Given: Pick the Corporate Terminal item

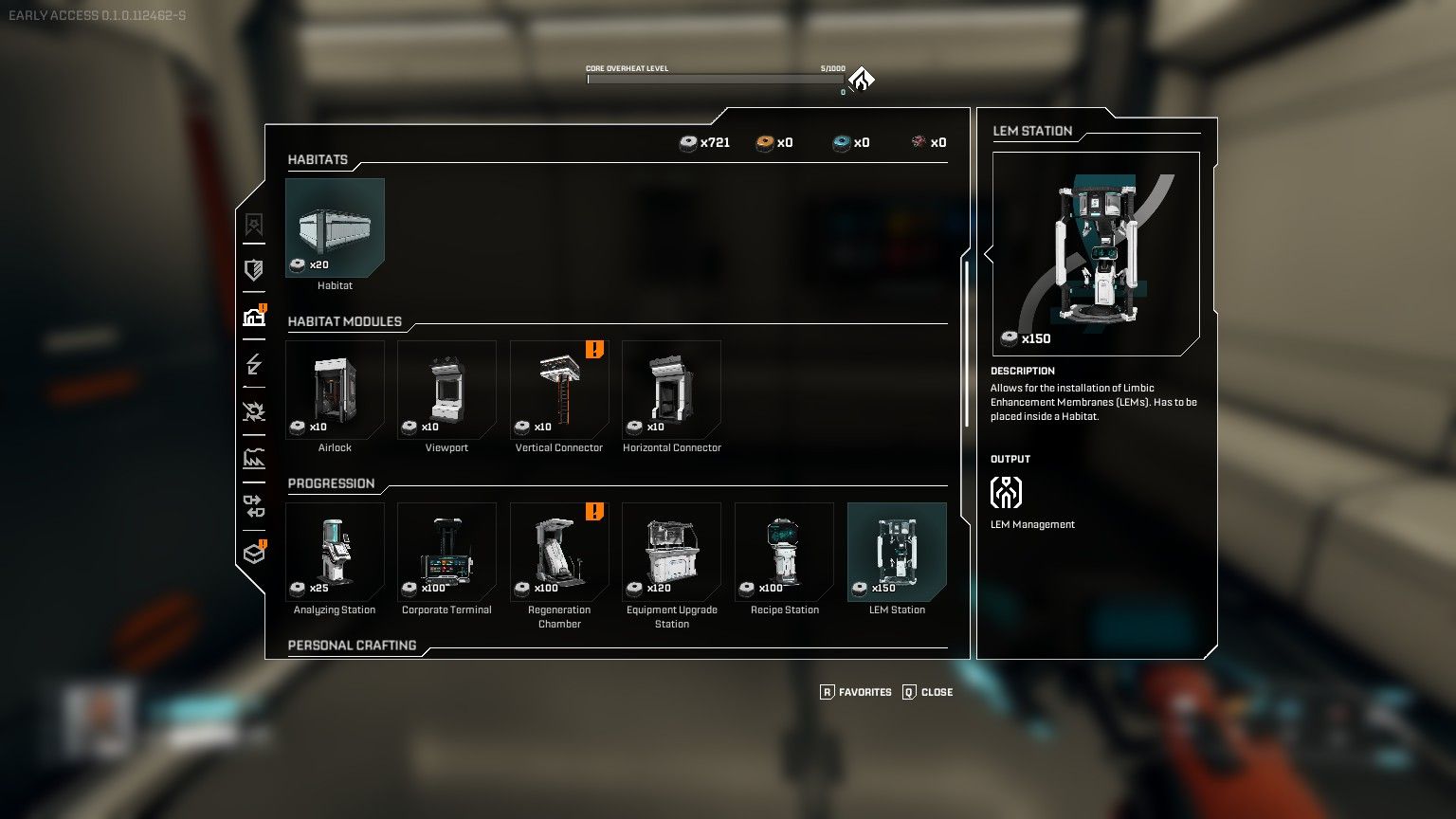Looking at the screenshot, I should (x=446, y=552).
